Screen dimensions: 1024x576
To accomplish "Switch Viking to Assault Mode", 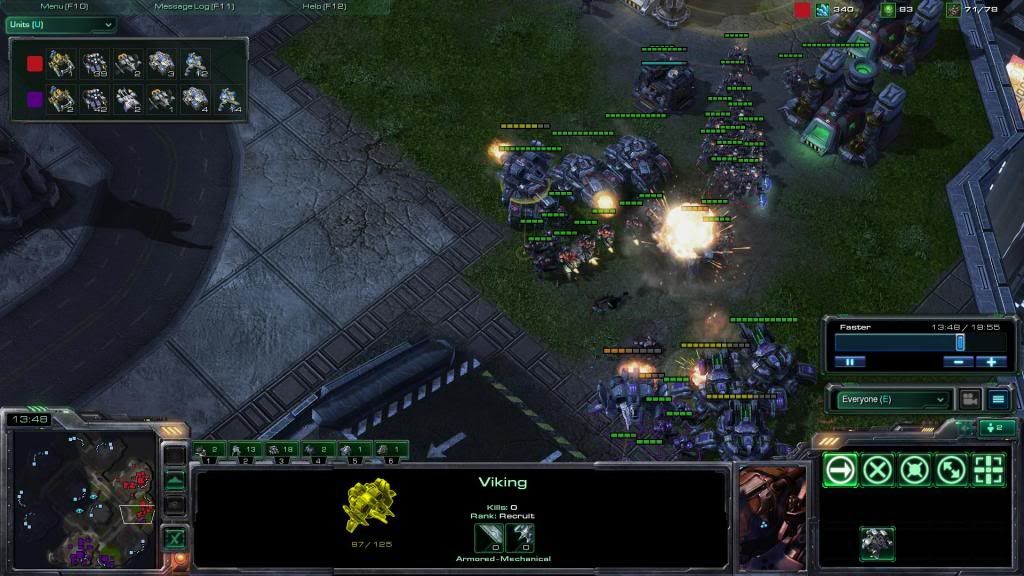I will (x=877, y=544).
